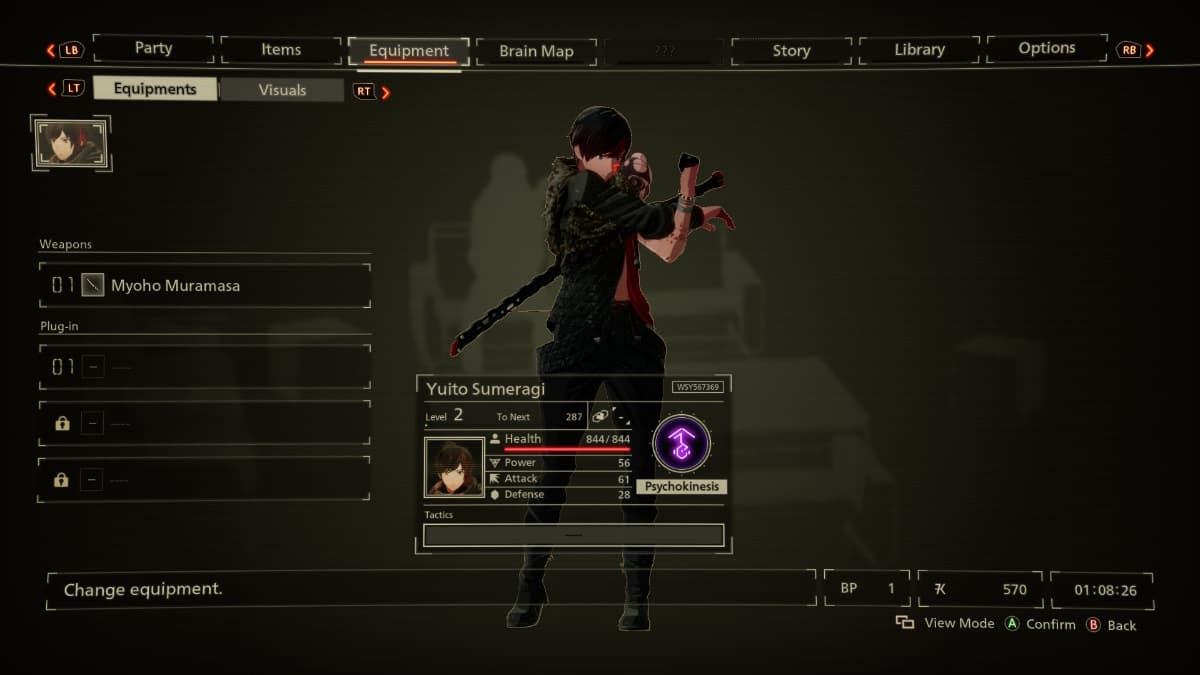
Task: Show the Library tab
Action: pos(919,50)
